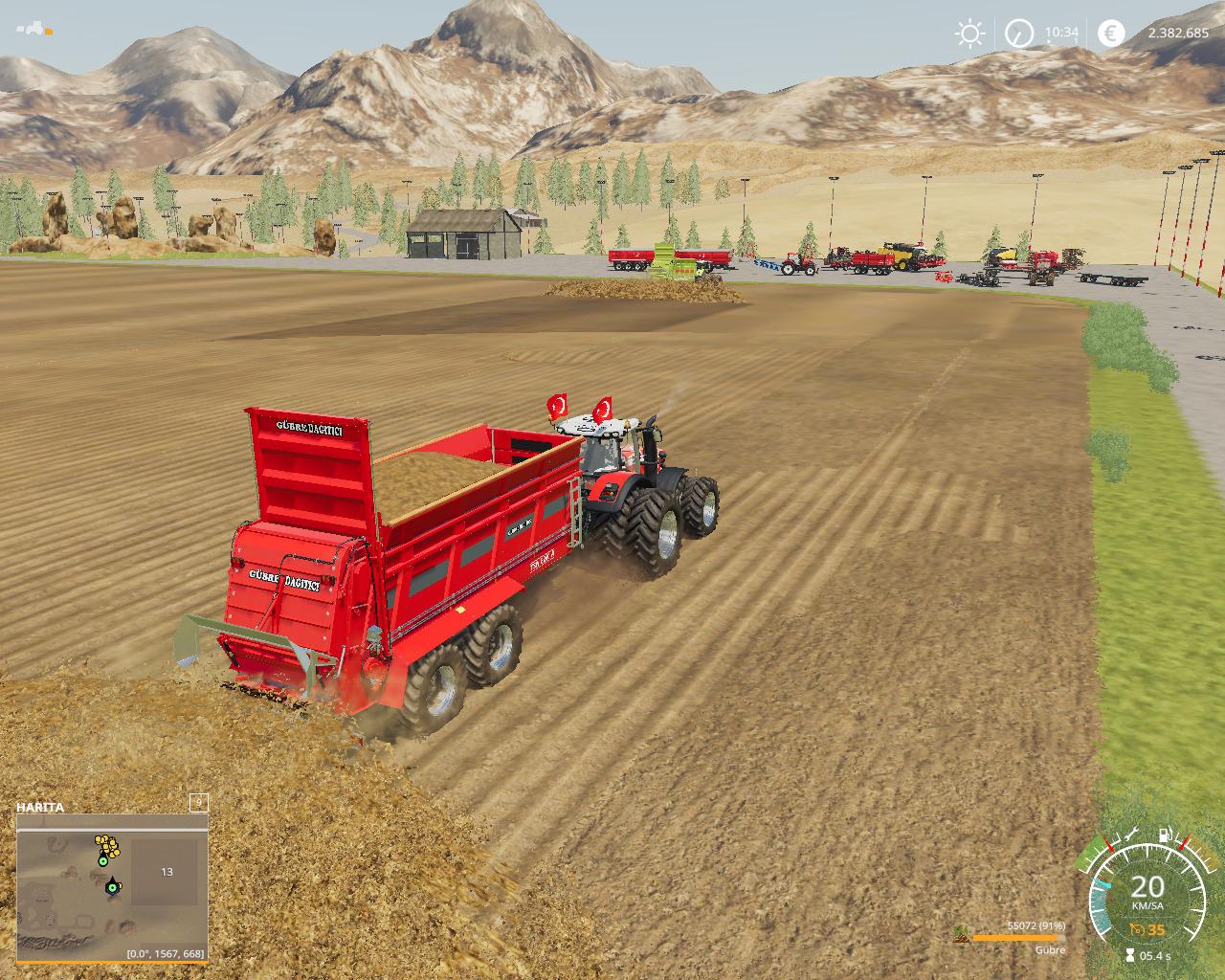Open finances via the euro coin icon
Screen dimensions: 1225x980
[1110, 33]
